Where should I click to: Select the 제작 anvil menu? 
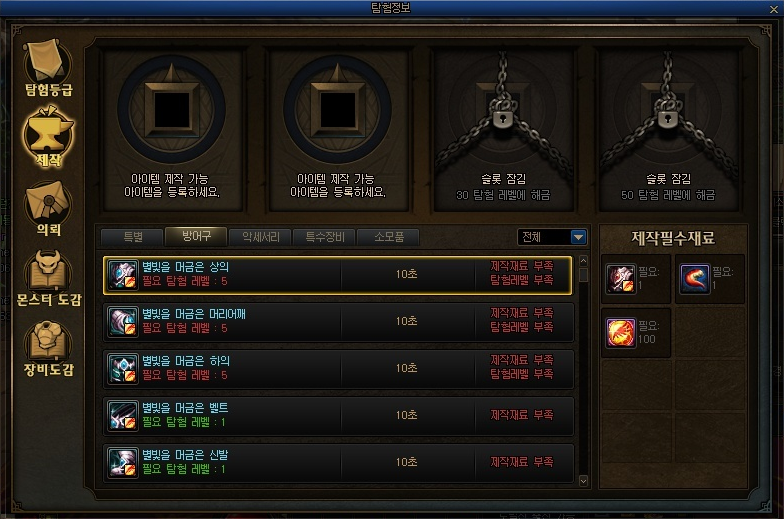coord(48,135)
